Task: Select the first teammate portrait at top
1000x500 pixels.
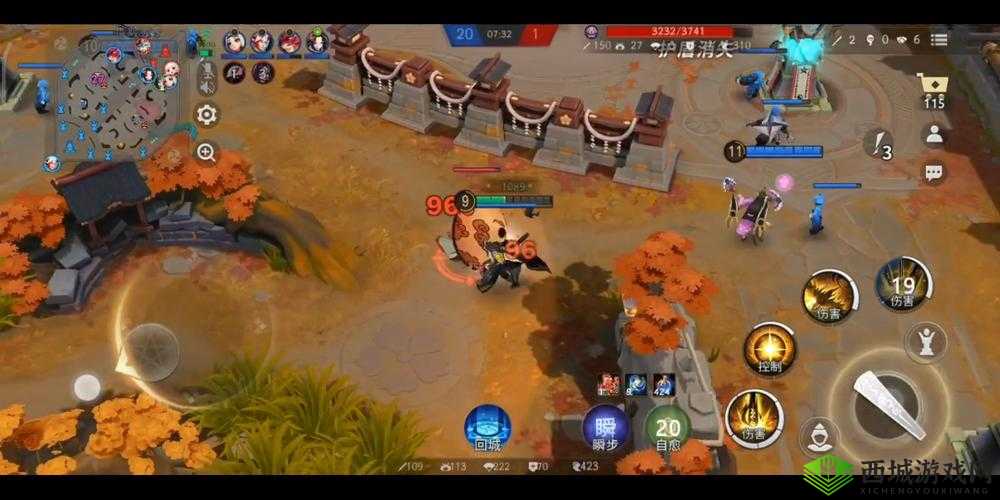Action: tap(235, 42)
